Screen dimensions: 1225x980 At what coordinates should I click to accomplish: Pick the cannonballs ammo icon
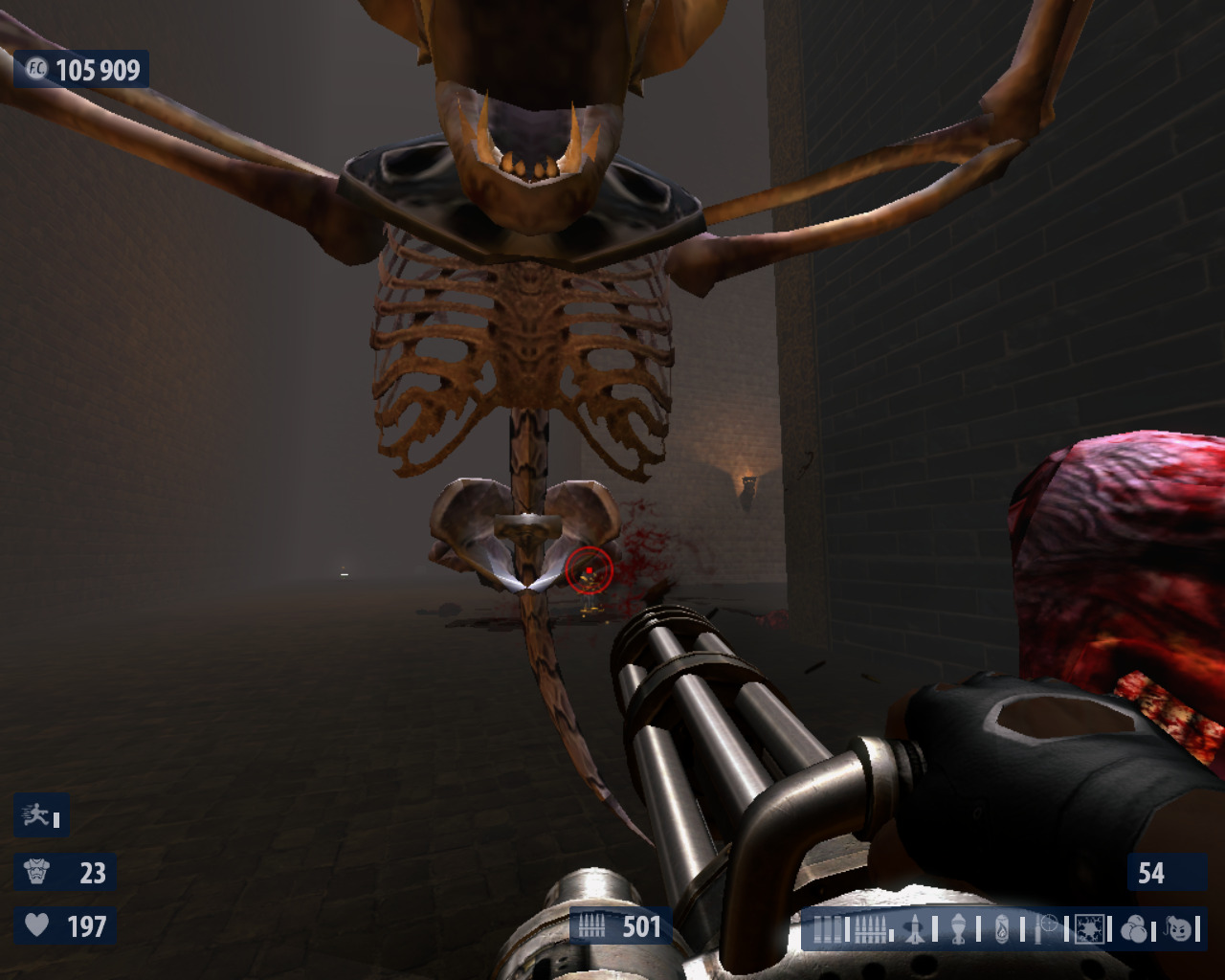click(1134, 929)
